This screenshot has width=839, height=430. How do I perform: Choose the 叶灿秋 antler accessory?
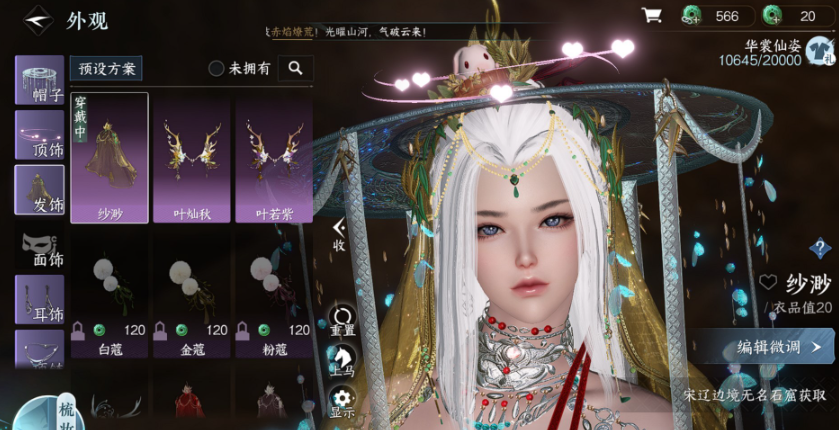pos(191,157)
